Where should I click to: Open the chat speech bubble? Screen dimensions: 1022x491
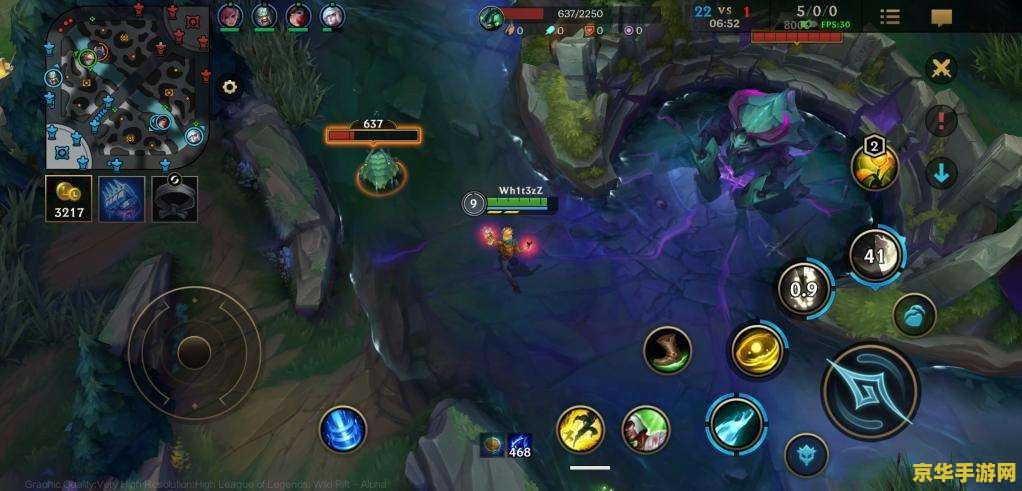pyautogui.click(x=941, y=17)
